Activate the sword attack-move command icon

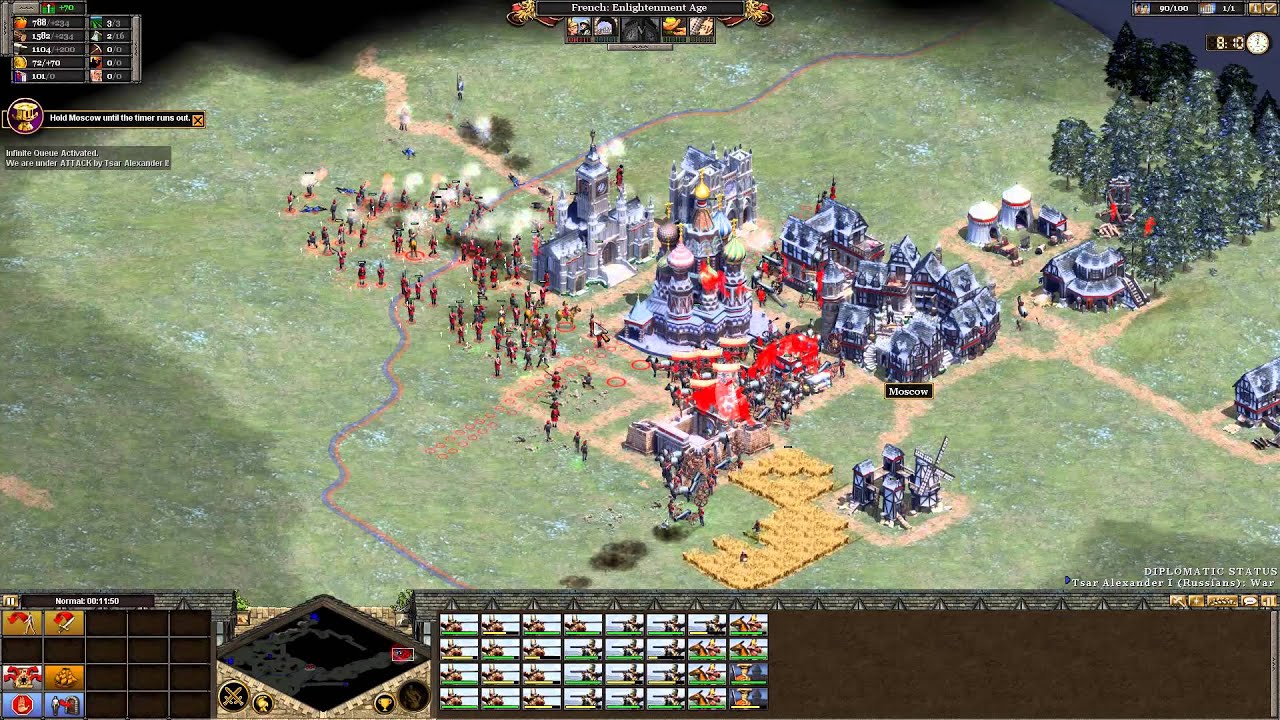coord(64,623)
